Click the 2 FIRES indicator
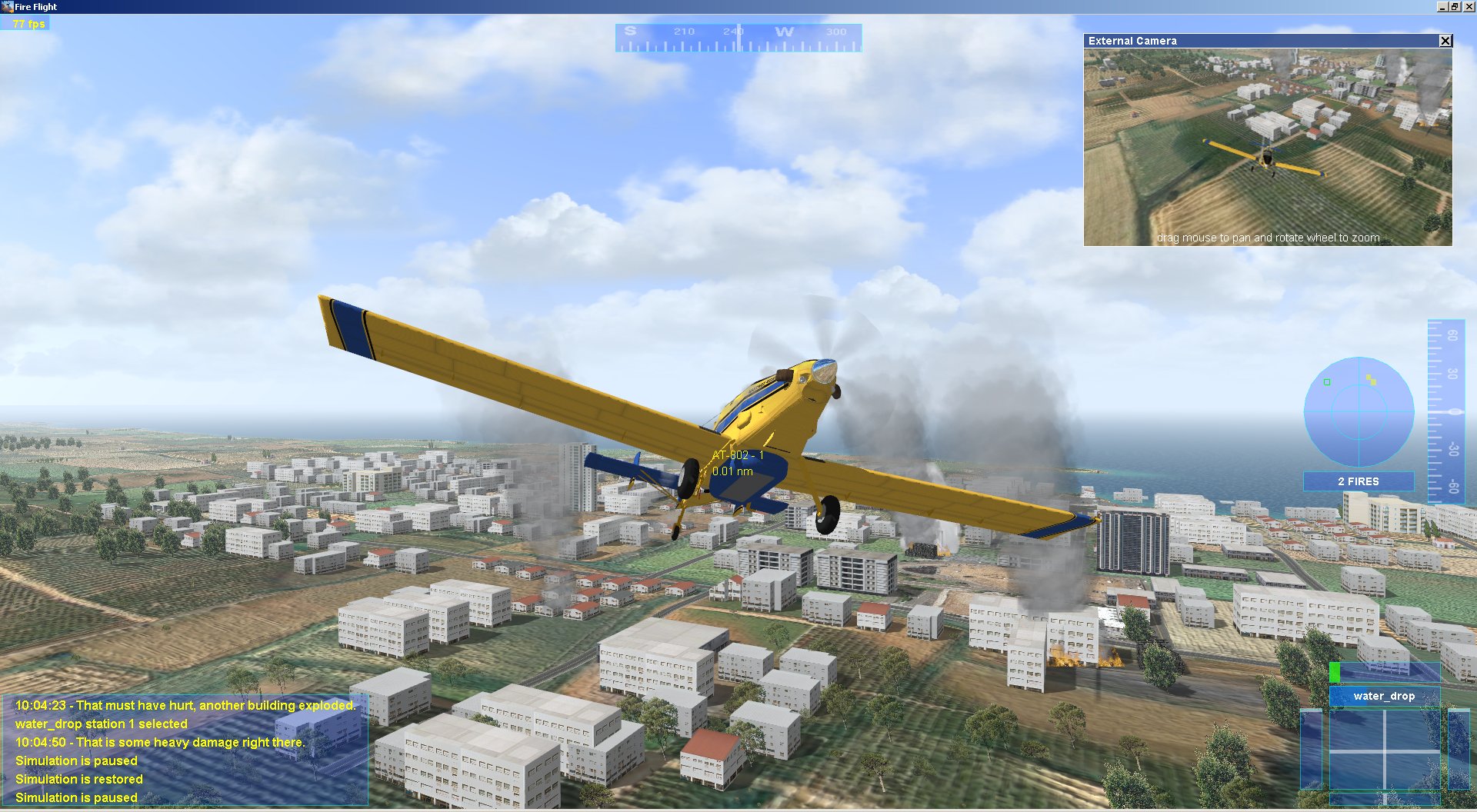The image size is (1477, 812). coord(1358,481)
